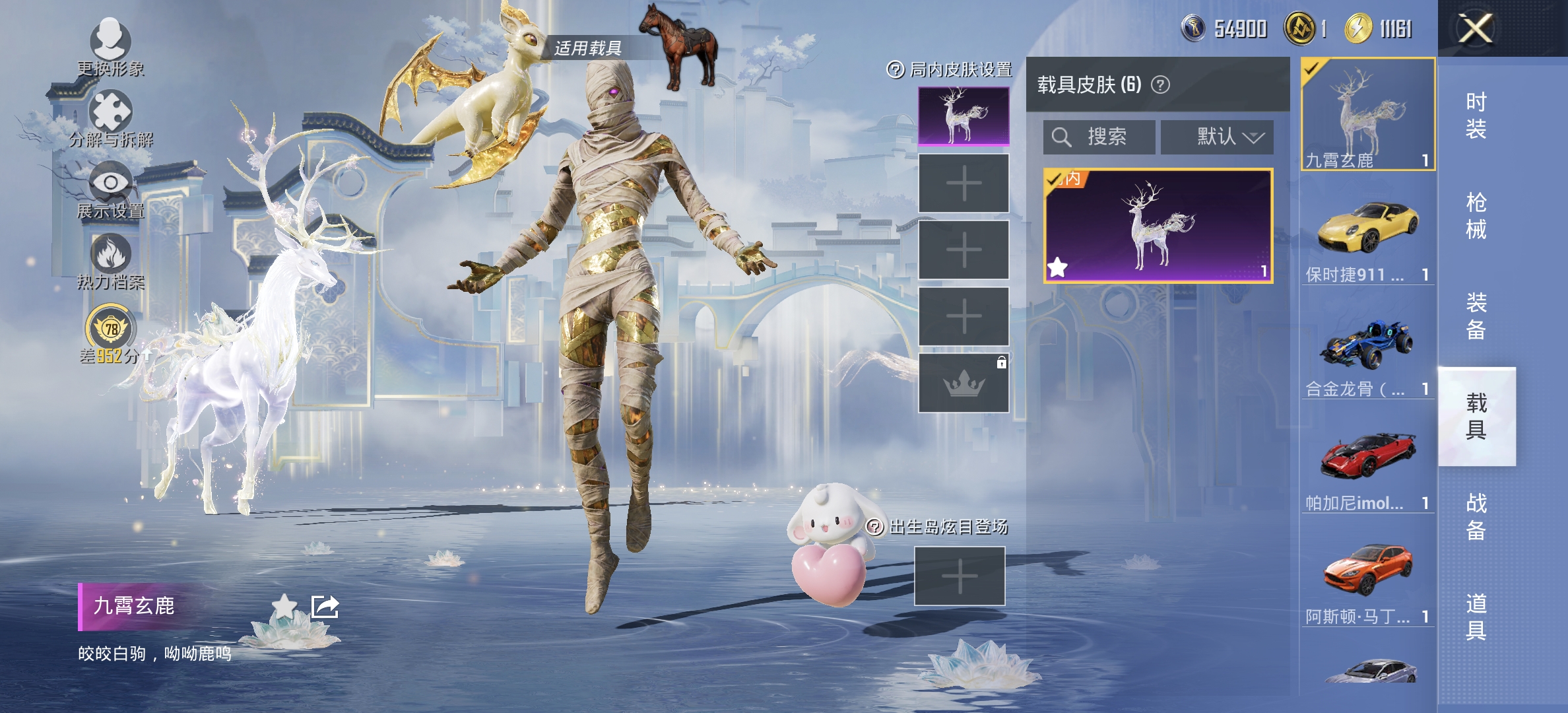1568x713 pixels.
Task: Select the blue 合金龙骨 racer skin
Action: tap(1367, 352)
